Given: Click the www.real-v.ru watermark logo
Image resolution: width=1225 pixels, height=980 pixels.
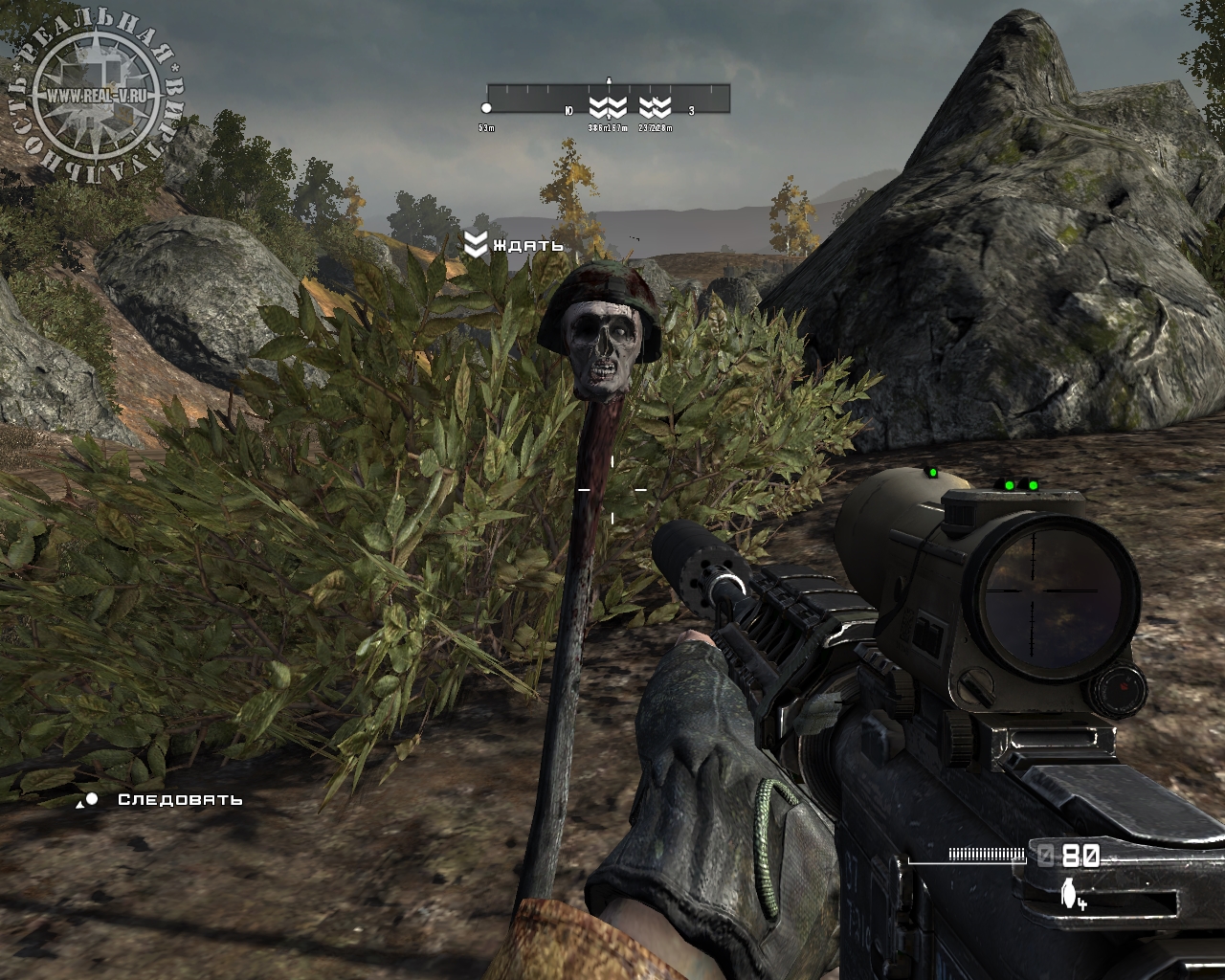Looking at the screenshot, I should pos(96,96).
